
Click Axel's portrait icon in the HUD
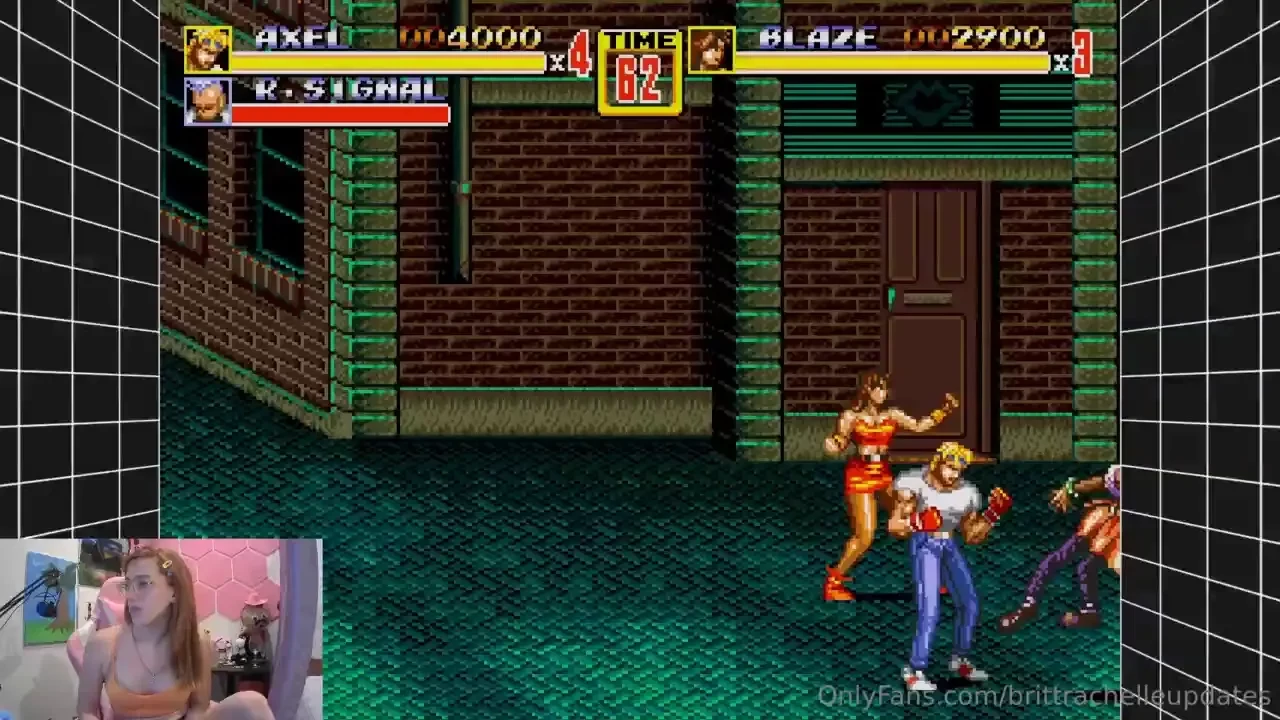pos(206,48)
